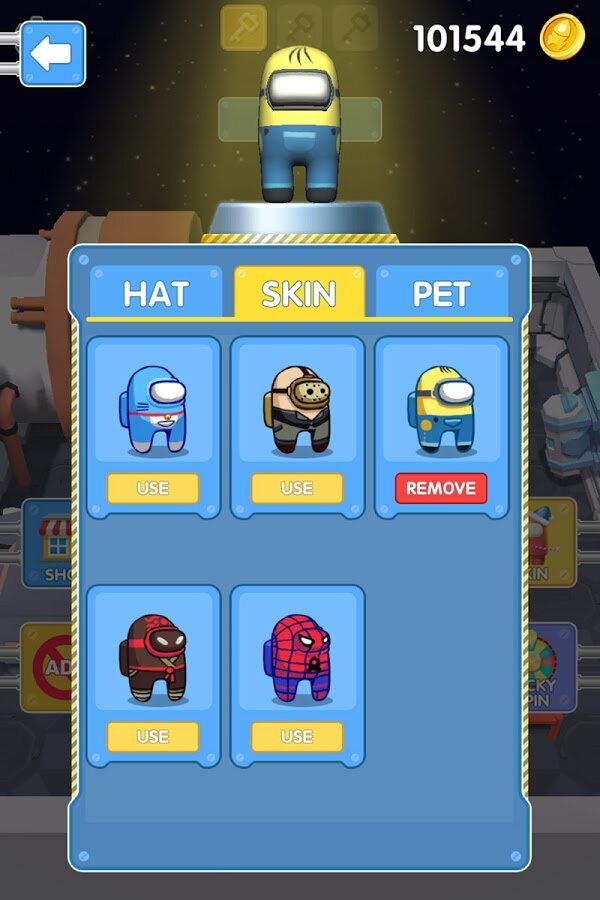This screenshot has width=600, height=900.
Task: Remove the equipped yellow minion skin
Action: [441, 488]
